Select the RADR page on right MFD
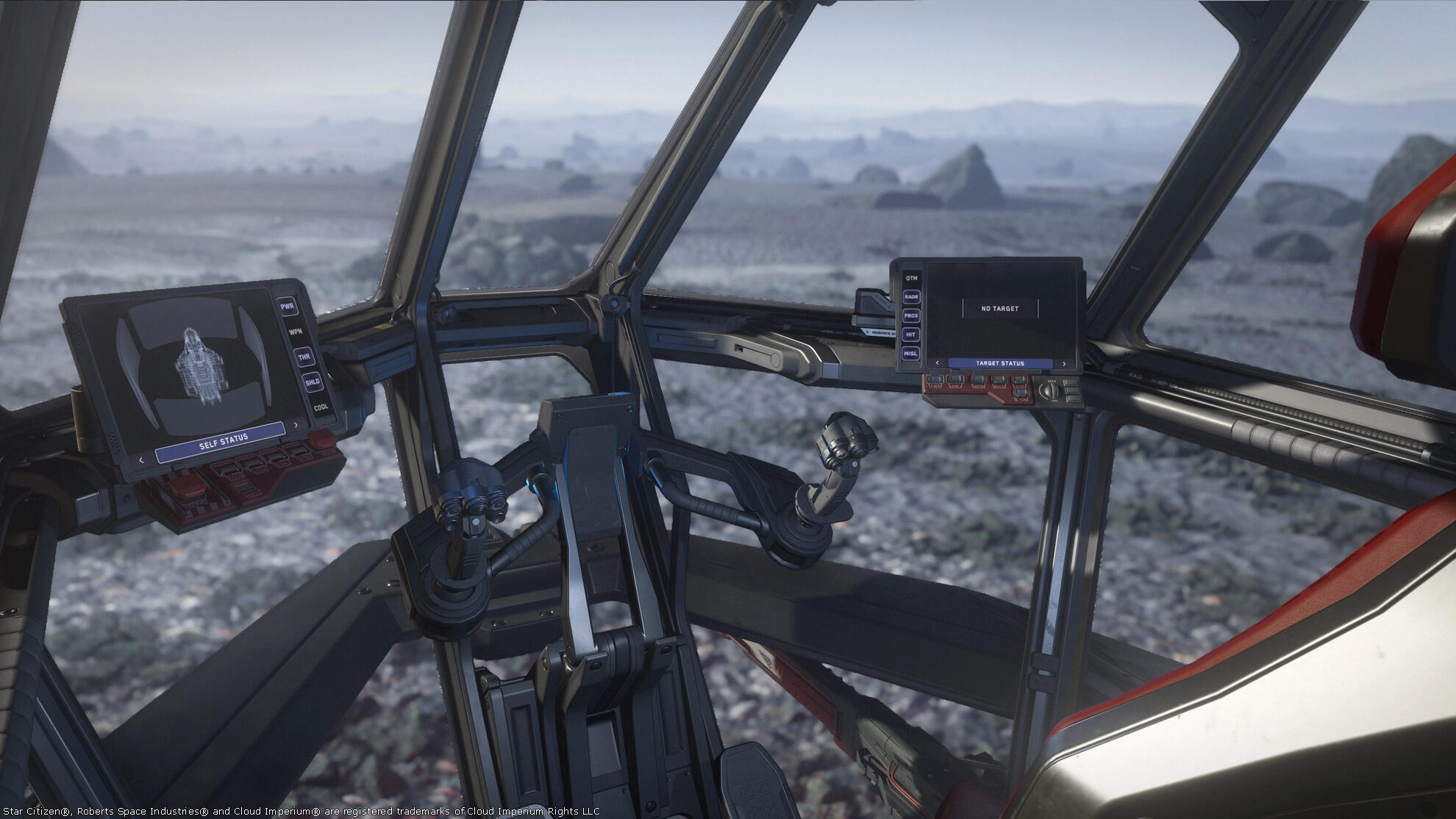 [912, 297]
